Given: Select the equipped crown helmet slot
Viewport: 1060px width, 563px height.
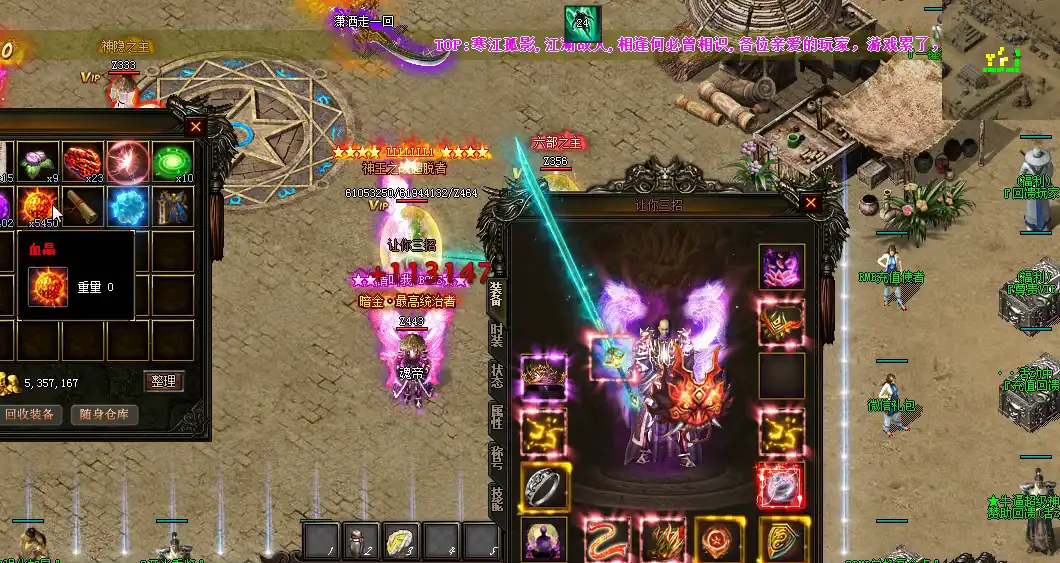Looking at the screenshot, I should [544, 377].
